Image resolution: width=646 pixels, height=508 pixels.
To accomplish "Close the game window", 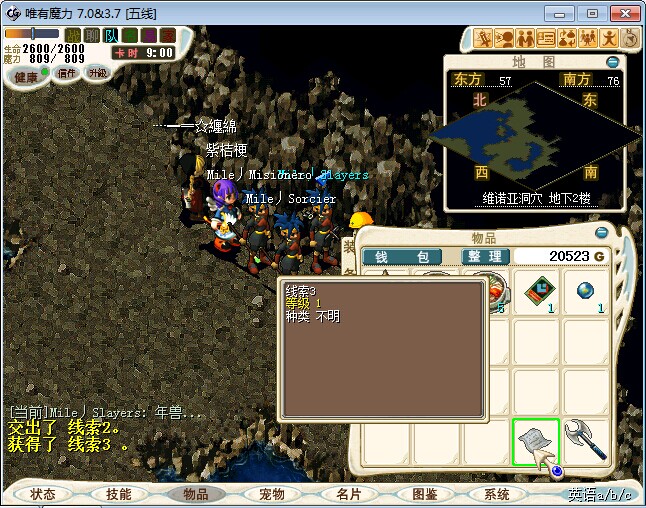I will (x=621, y=13).
